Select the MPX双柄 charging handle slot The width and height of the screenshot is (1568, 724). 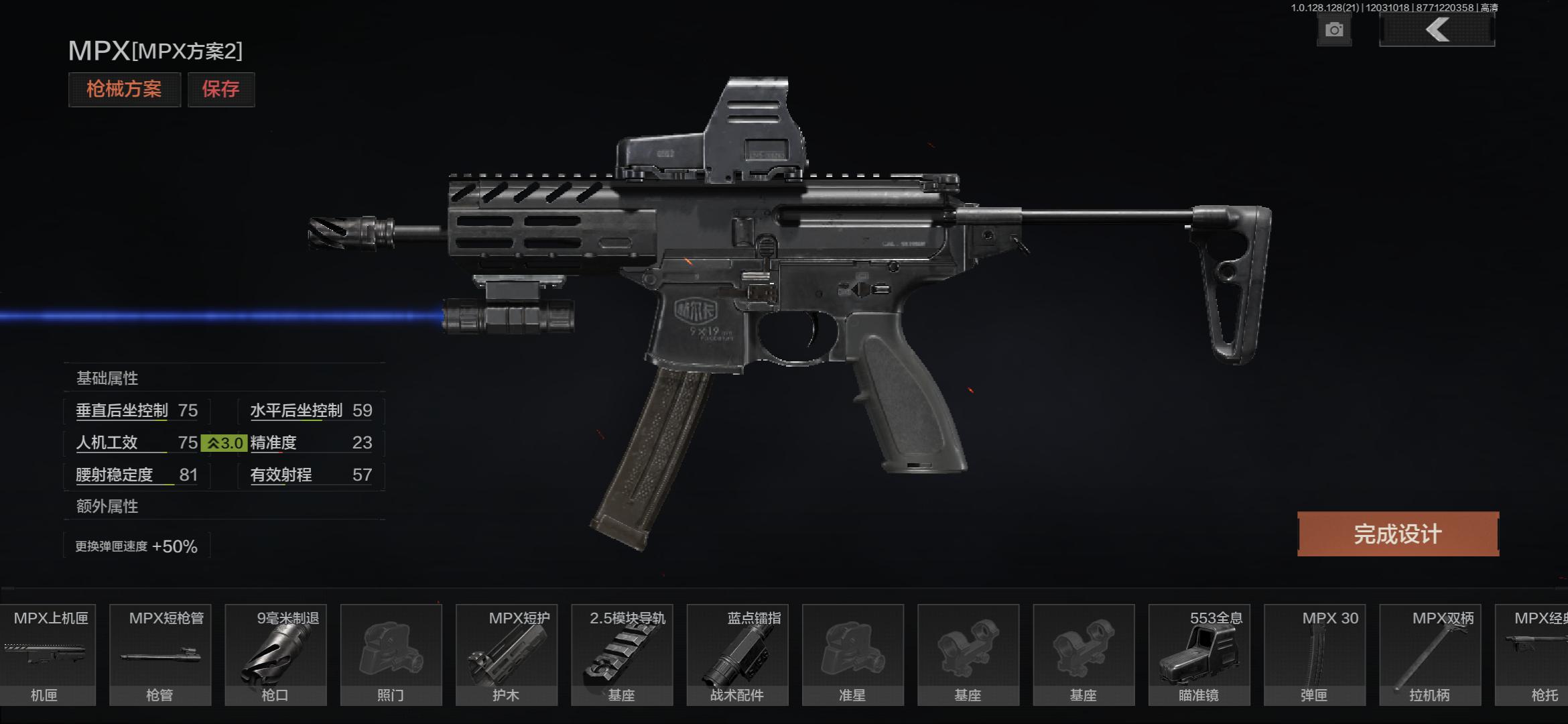(1429, 655)
